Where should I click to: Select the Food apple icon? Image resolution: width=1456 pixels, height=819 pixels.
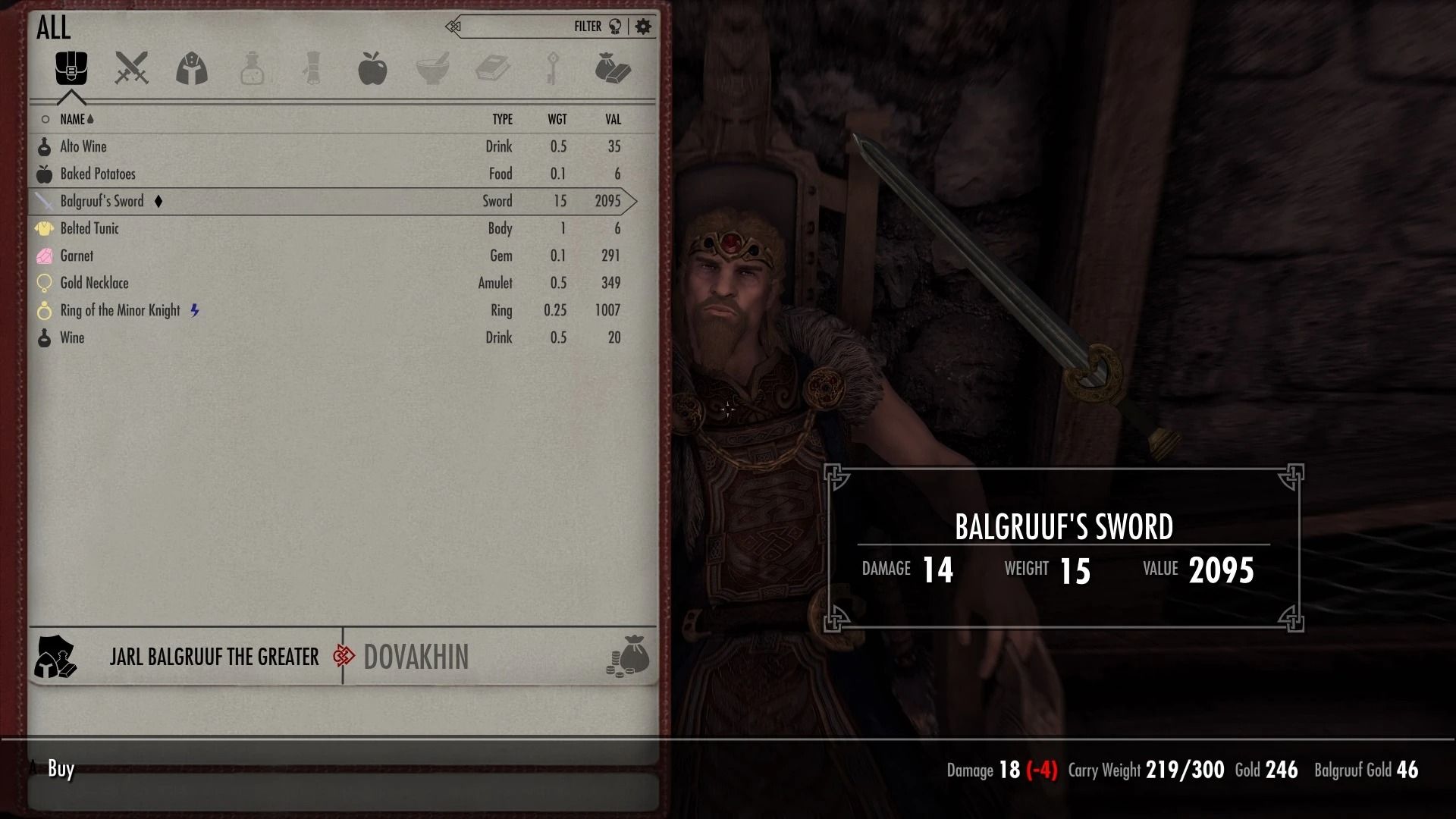(373, 68)
